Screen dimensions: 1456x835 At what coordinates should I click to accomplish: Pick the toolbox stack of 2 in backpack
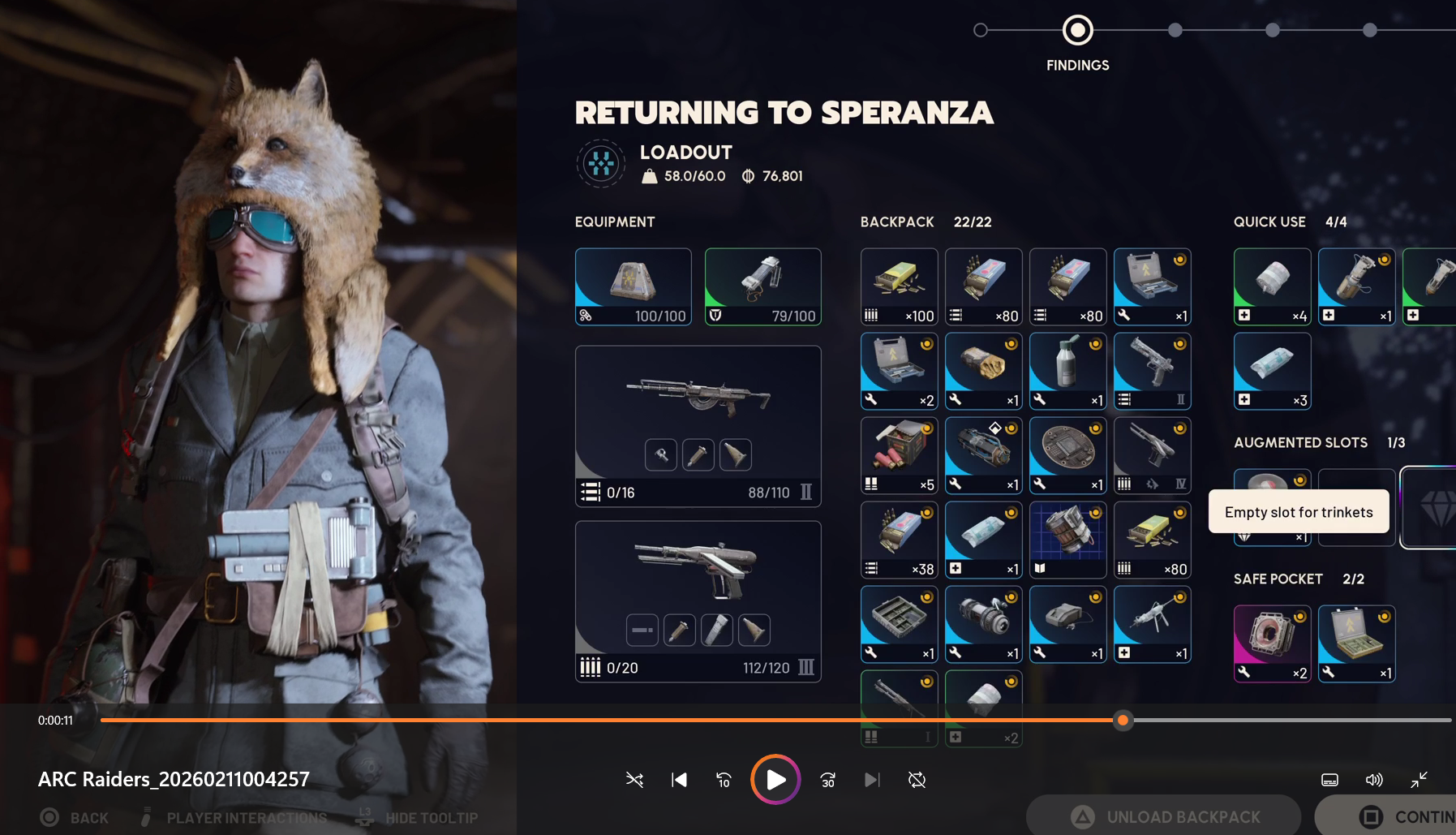pos(899,371)
